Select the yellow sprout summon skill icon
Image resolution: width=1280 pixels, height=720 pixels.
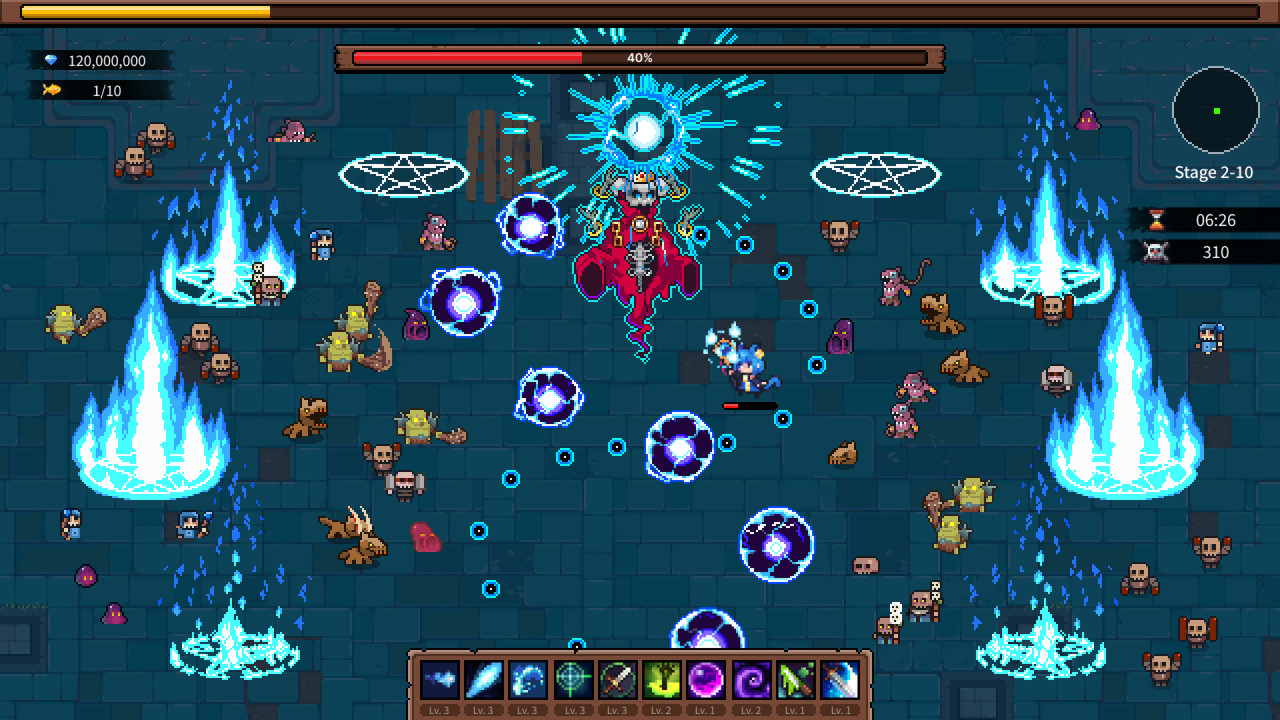(x=662, y=680)
